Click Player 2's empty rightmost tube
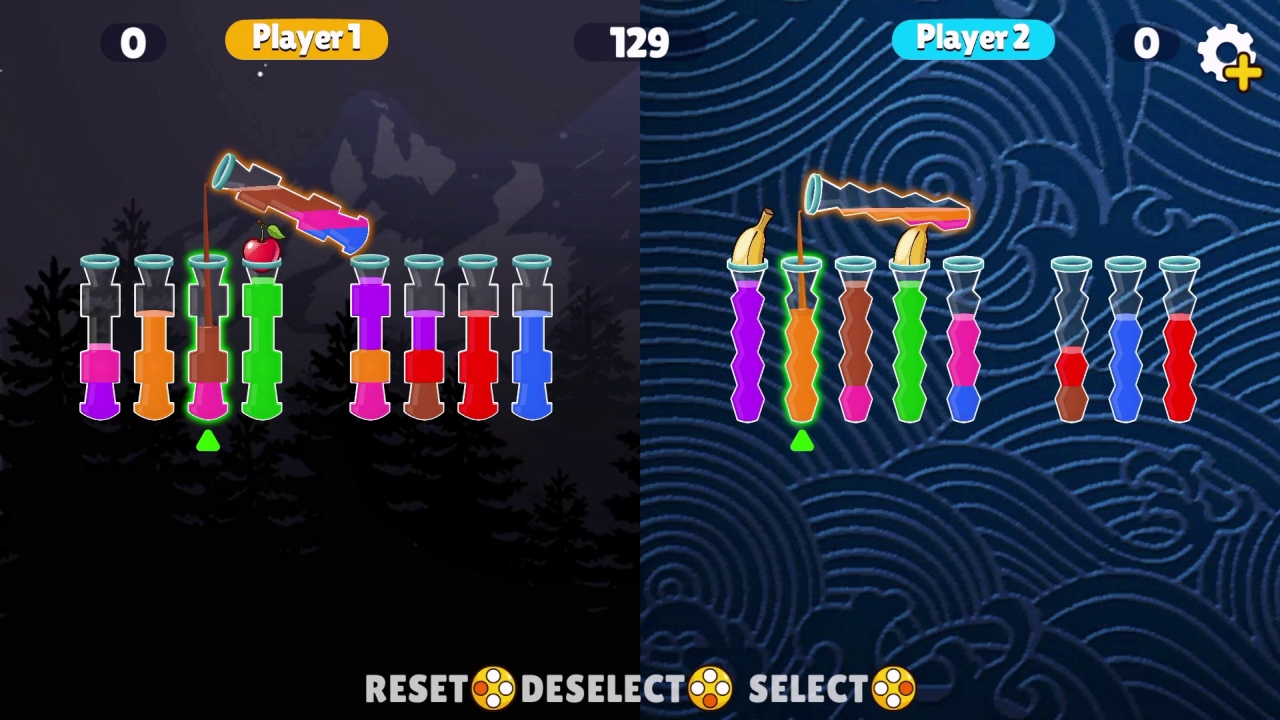The image size is (1280, 720). pyautogui.click(x=1180, y=350)
